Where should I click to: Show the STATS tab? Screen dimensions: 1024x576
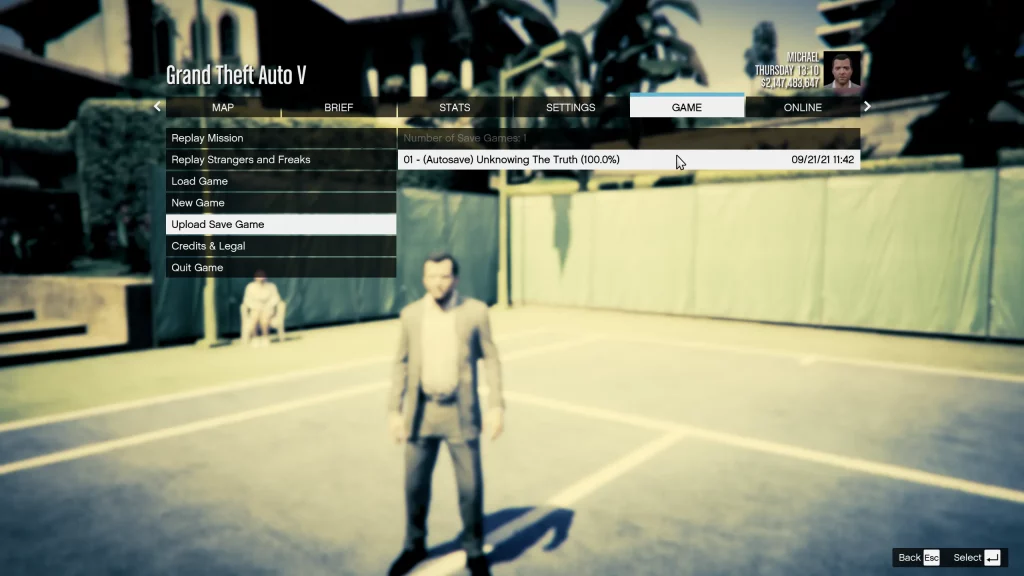click(x=455, y=107)
